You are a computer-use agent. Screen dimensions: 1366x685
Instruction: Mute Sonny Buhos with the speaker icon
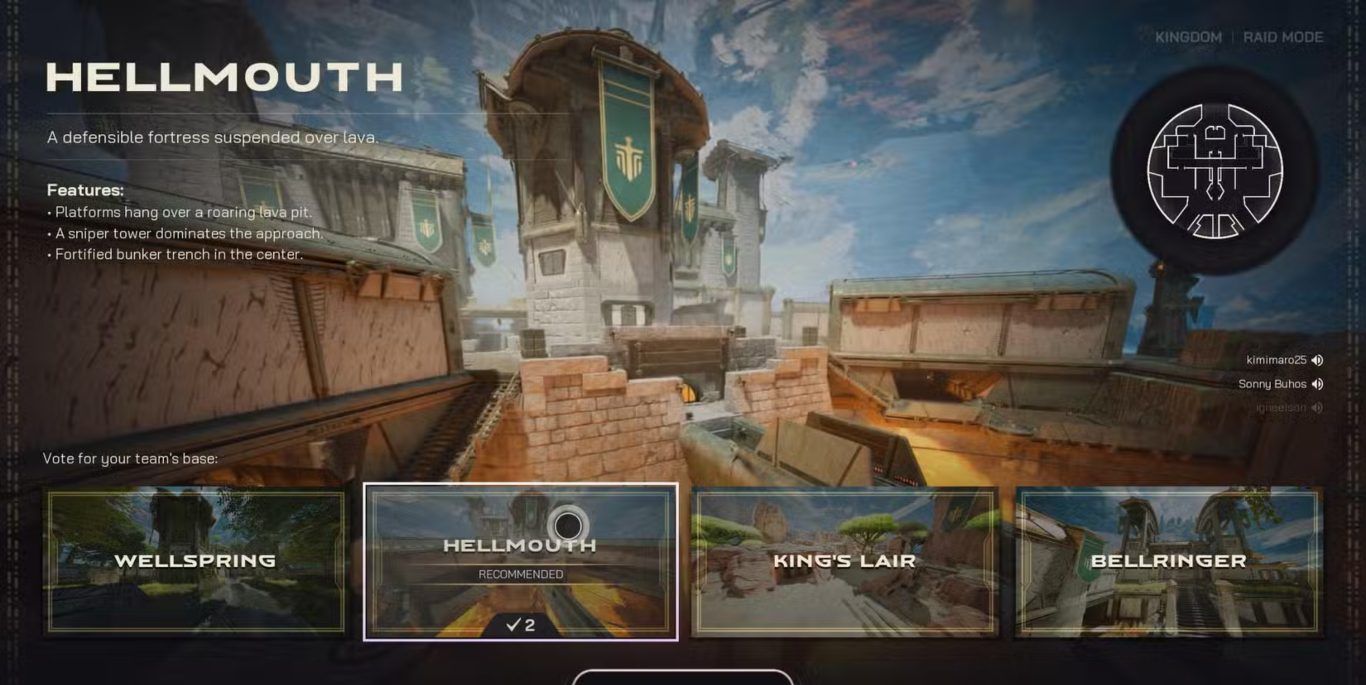click(1317, 385)
